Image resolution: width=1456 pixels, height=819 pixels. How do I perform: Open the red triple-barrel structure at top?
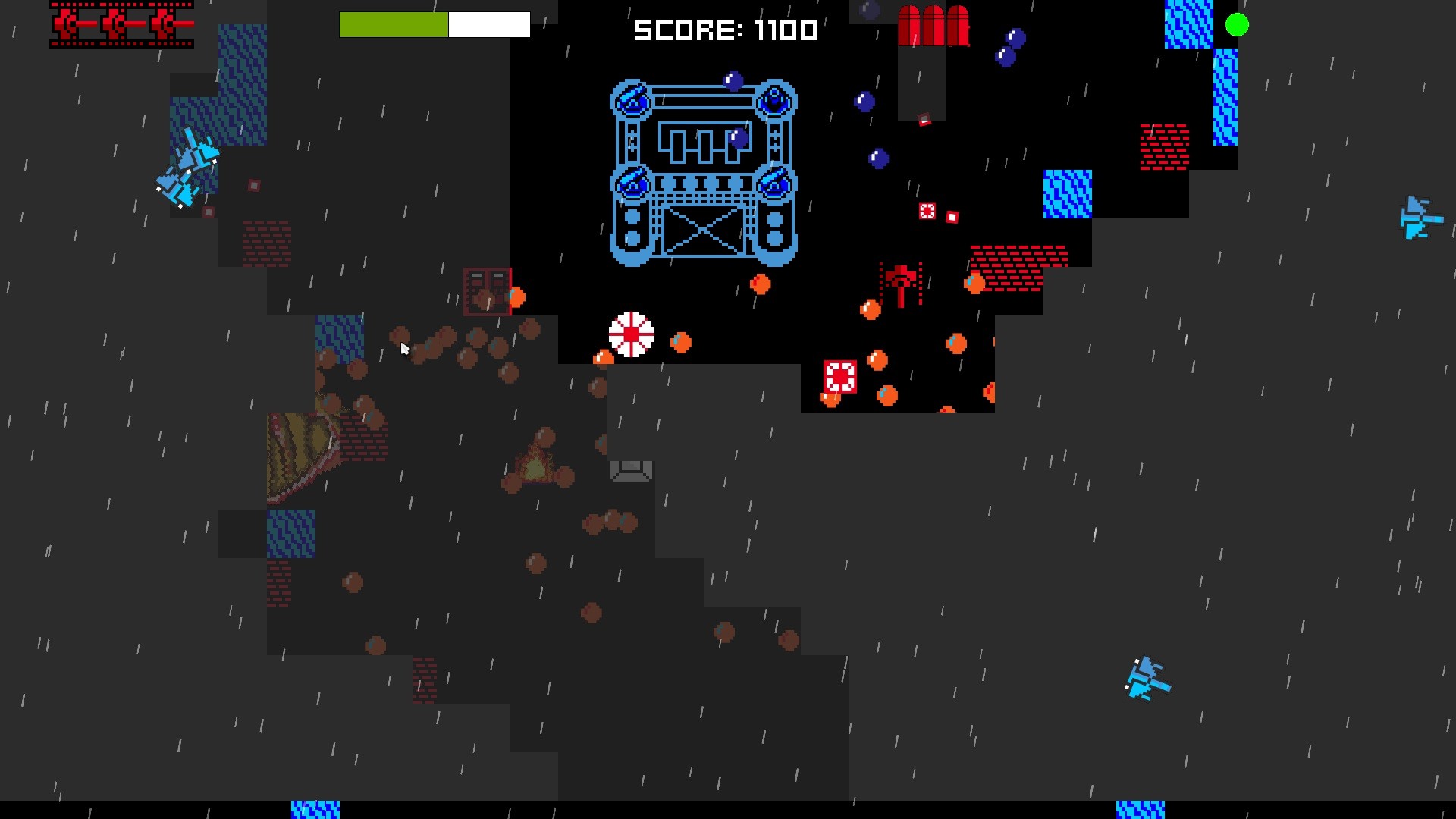tap(934, 27)
